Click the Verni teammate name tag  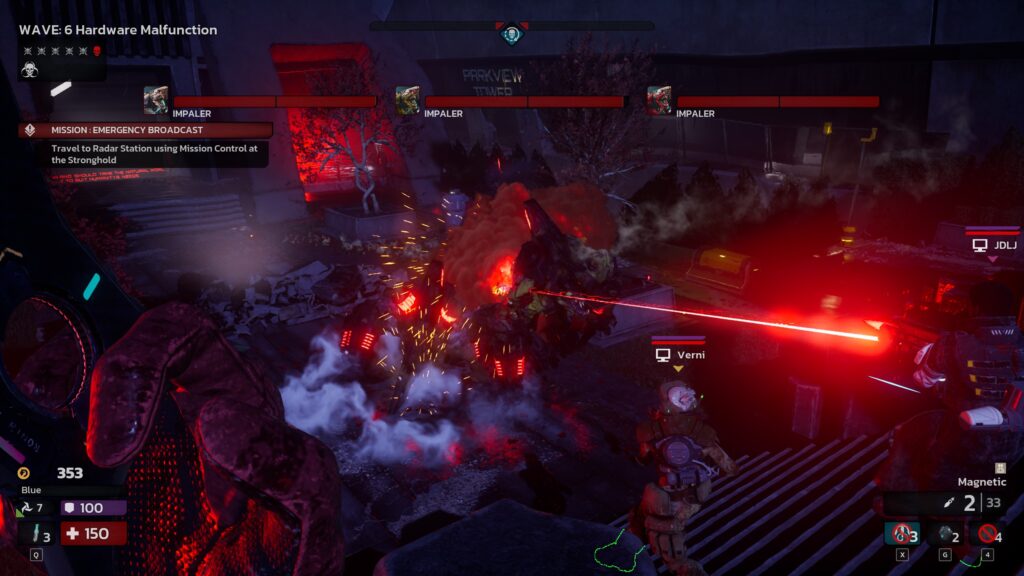pyautogui.click(x=678, y=355)
